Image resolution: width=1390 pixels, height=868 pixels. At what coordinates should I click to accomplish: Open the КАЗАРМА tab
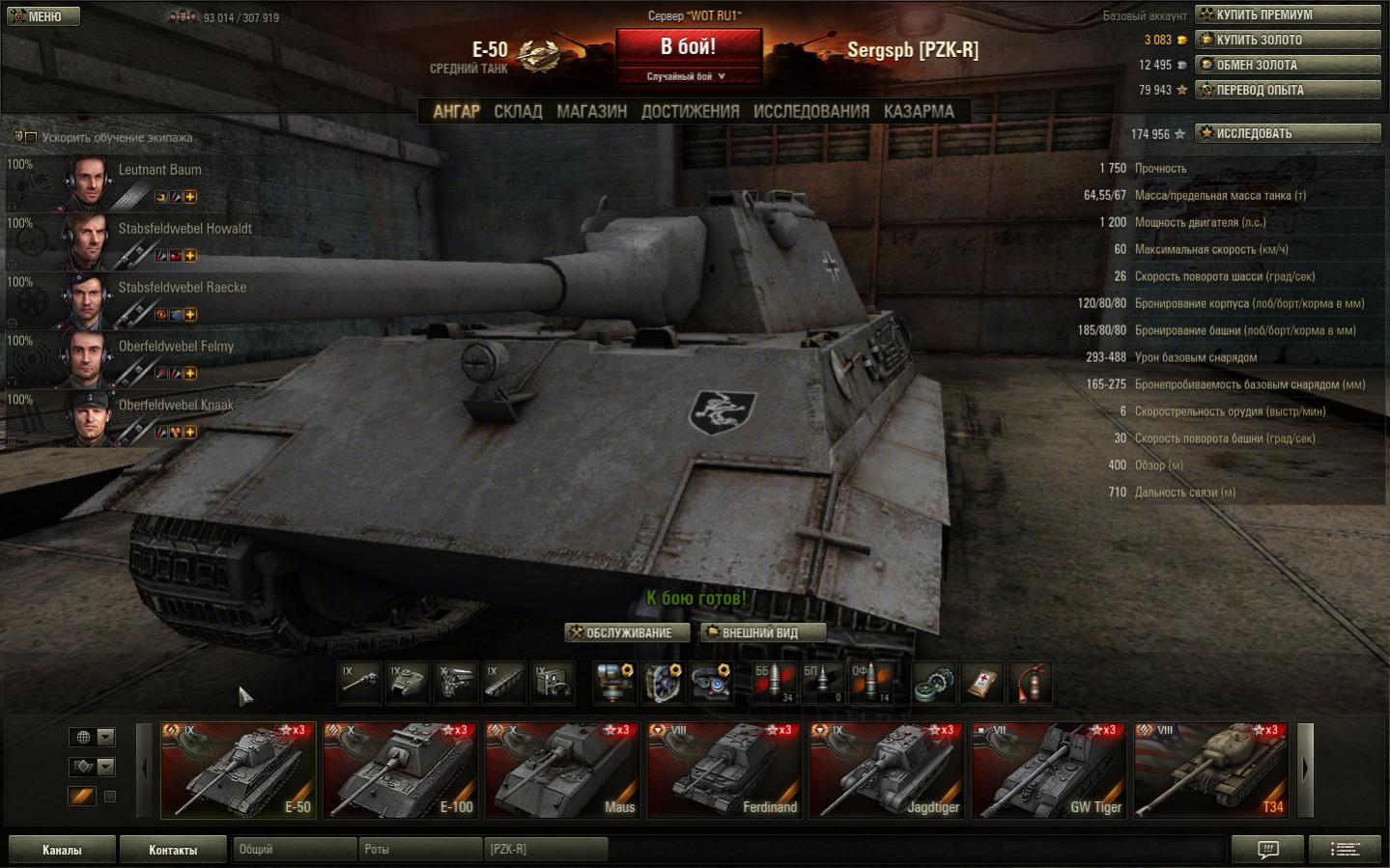point(918,112)
